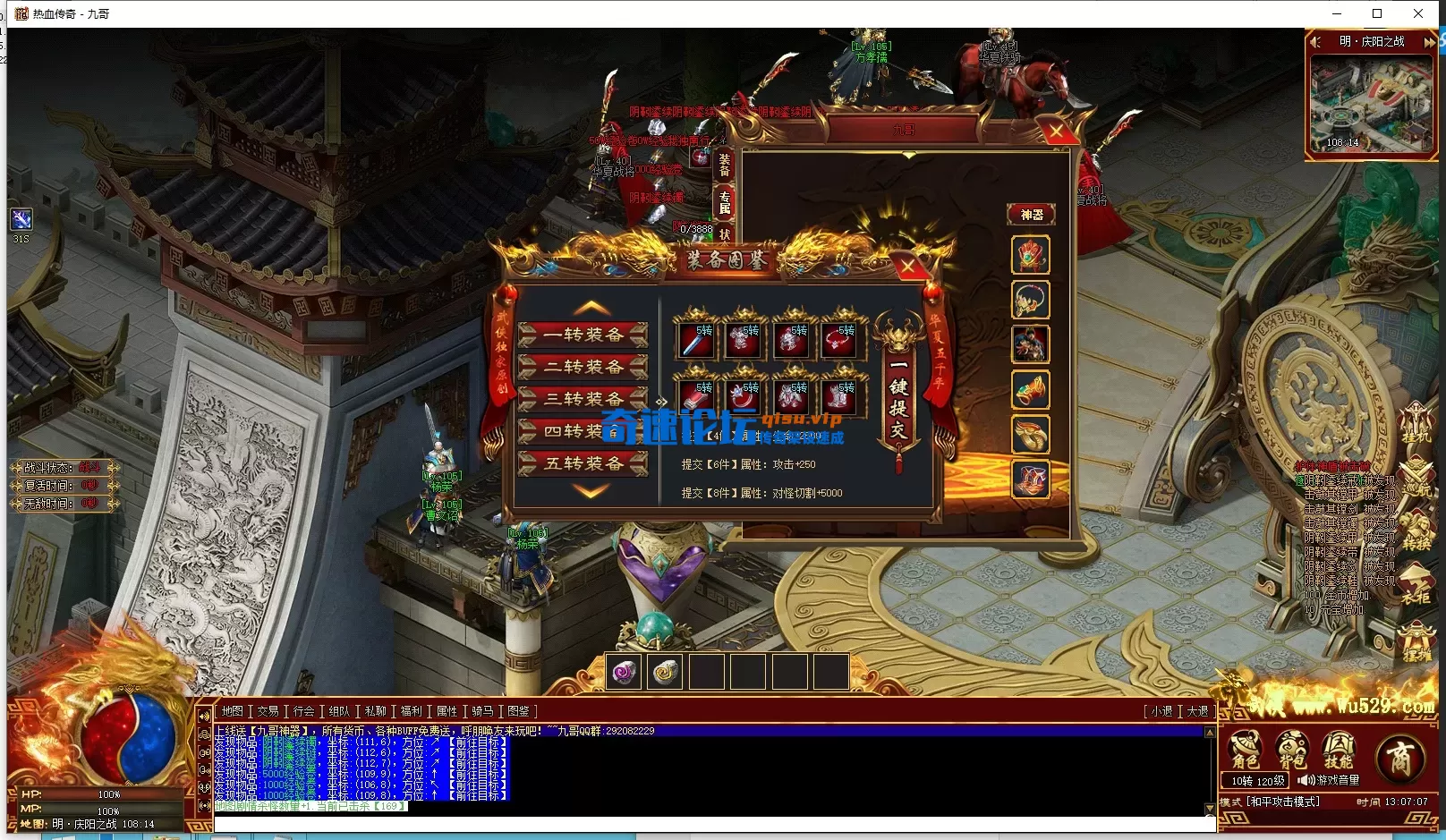This screenshot has height=840, width=1446.
Task: Toggle 游戏音量 game volume speaker
Action: 1306,780
